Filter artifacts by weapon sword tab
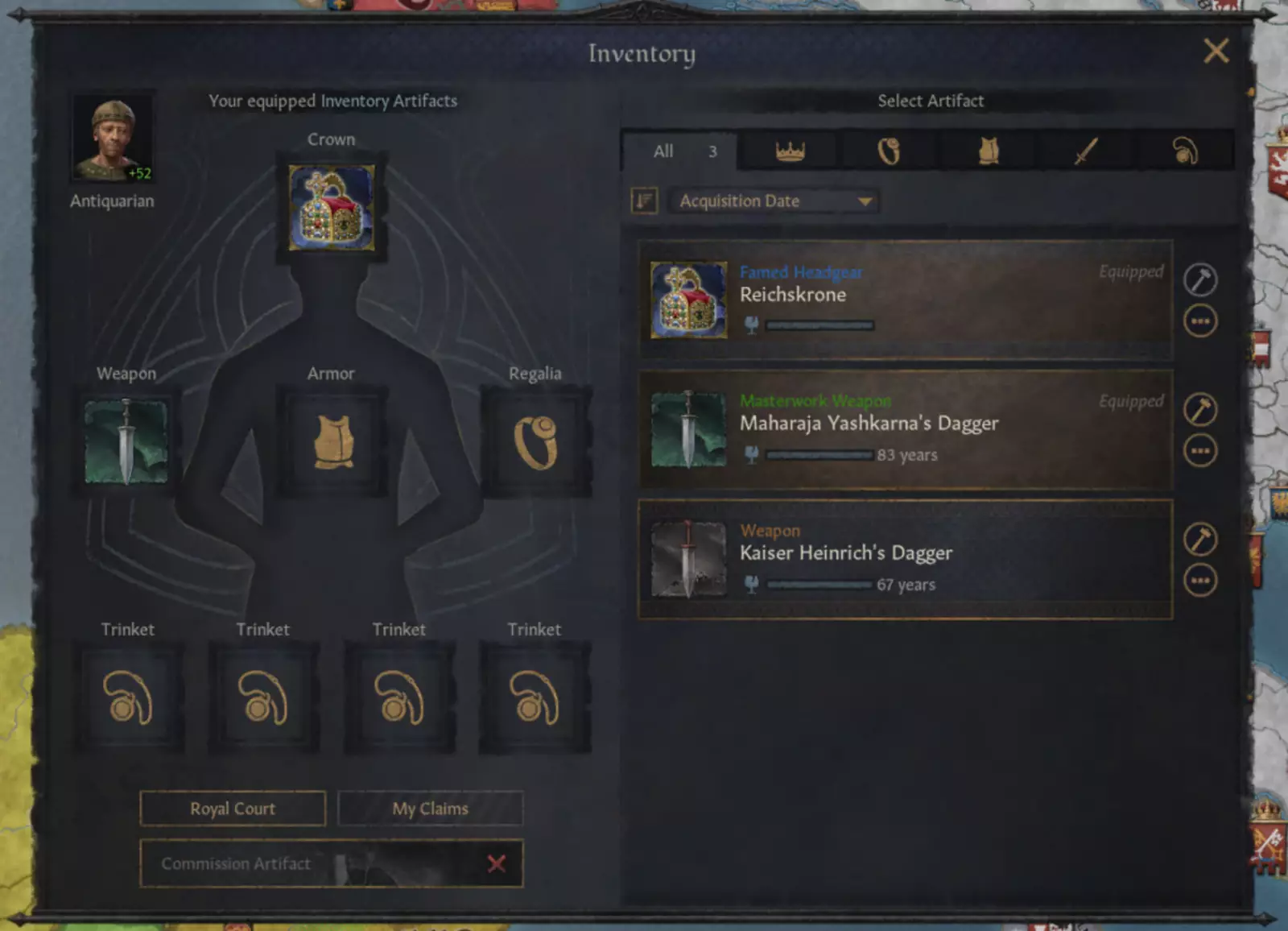 pyautogui.click(x=1087, y=151)
